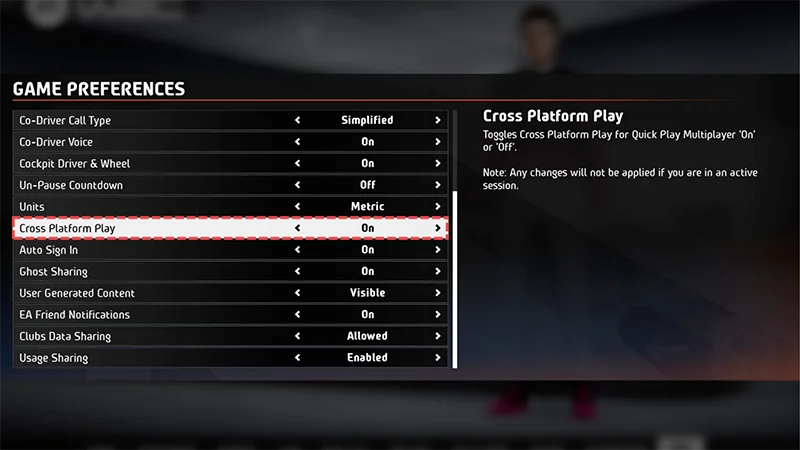The width and height of the screenshot is (800, 450).
Task: Click right arrow for Co-Driver Call Type
Action: [x=438, y=120]
